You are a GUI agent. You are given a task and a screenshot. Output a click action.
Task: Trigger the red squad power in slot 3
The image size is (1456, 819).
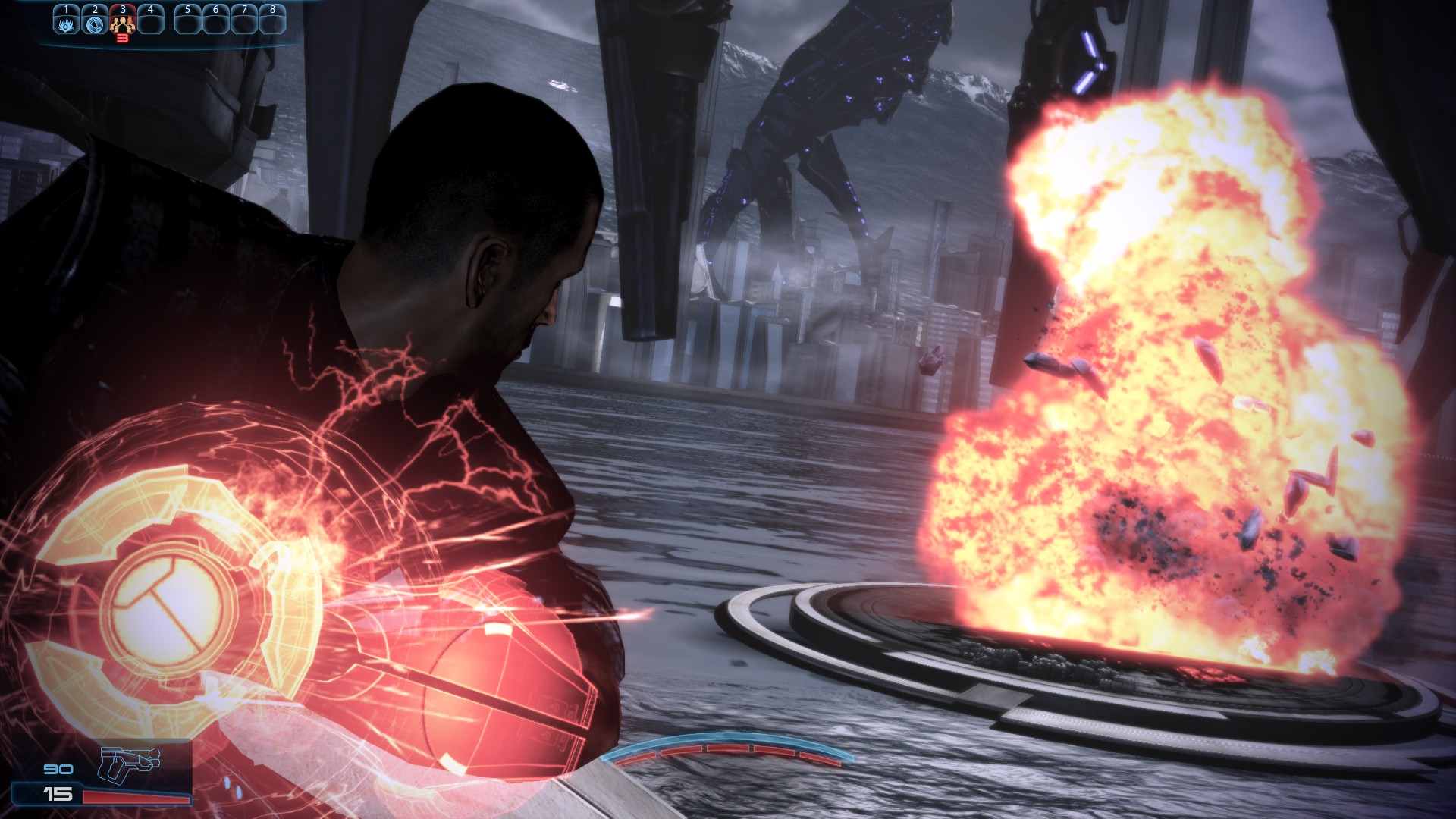pyautogui.click(x=122, y=23)
